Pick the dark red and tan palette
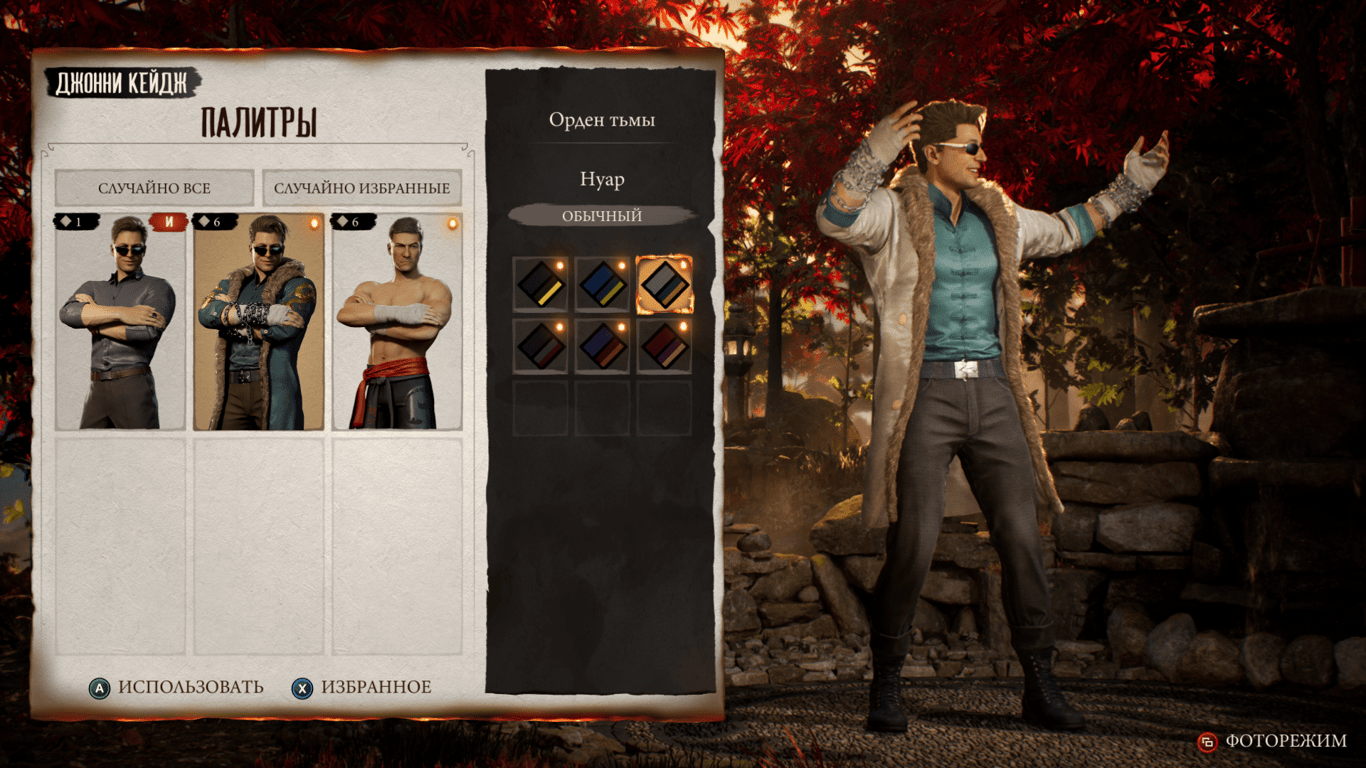 664,346
